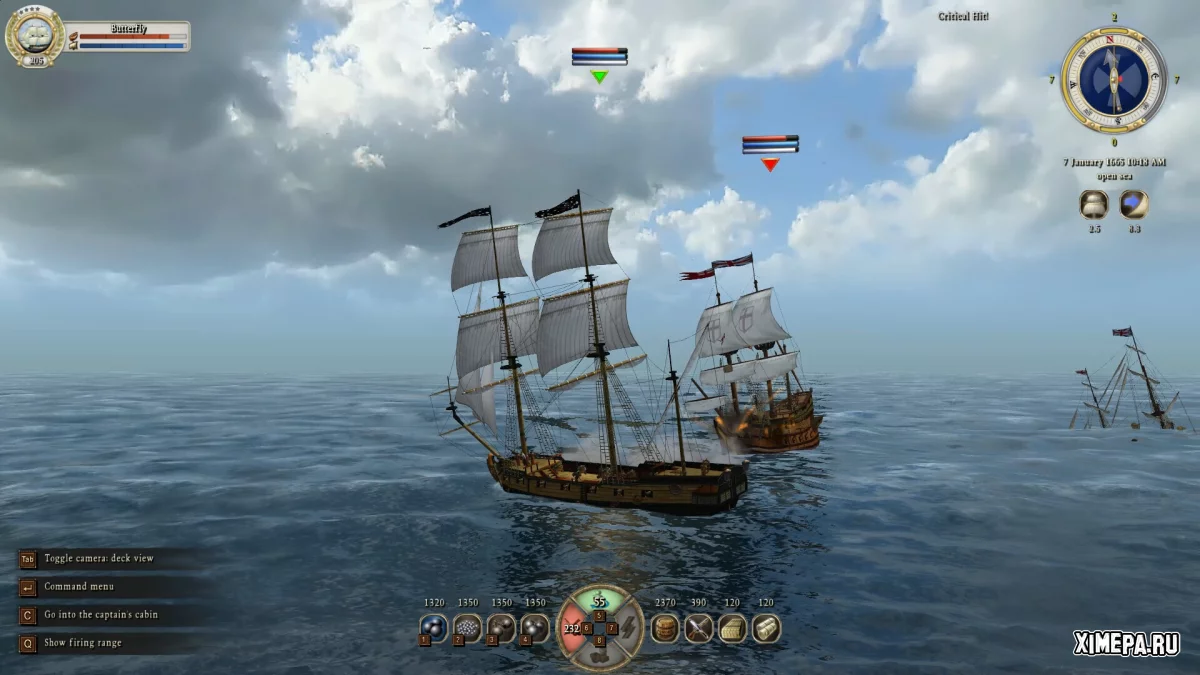Open the cargo crates quadrant of the wheel
1200x675 pixels.
pyautogui.click(x=600, y=656)
